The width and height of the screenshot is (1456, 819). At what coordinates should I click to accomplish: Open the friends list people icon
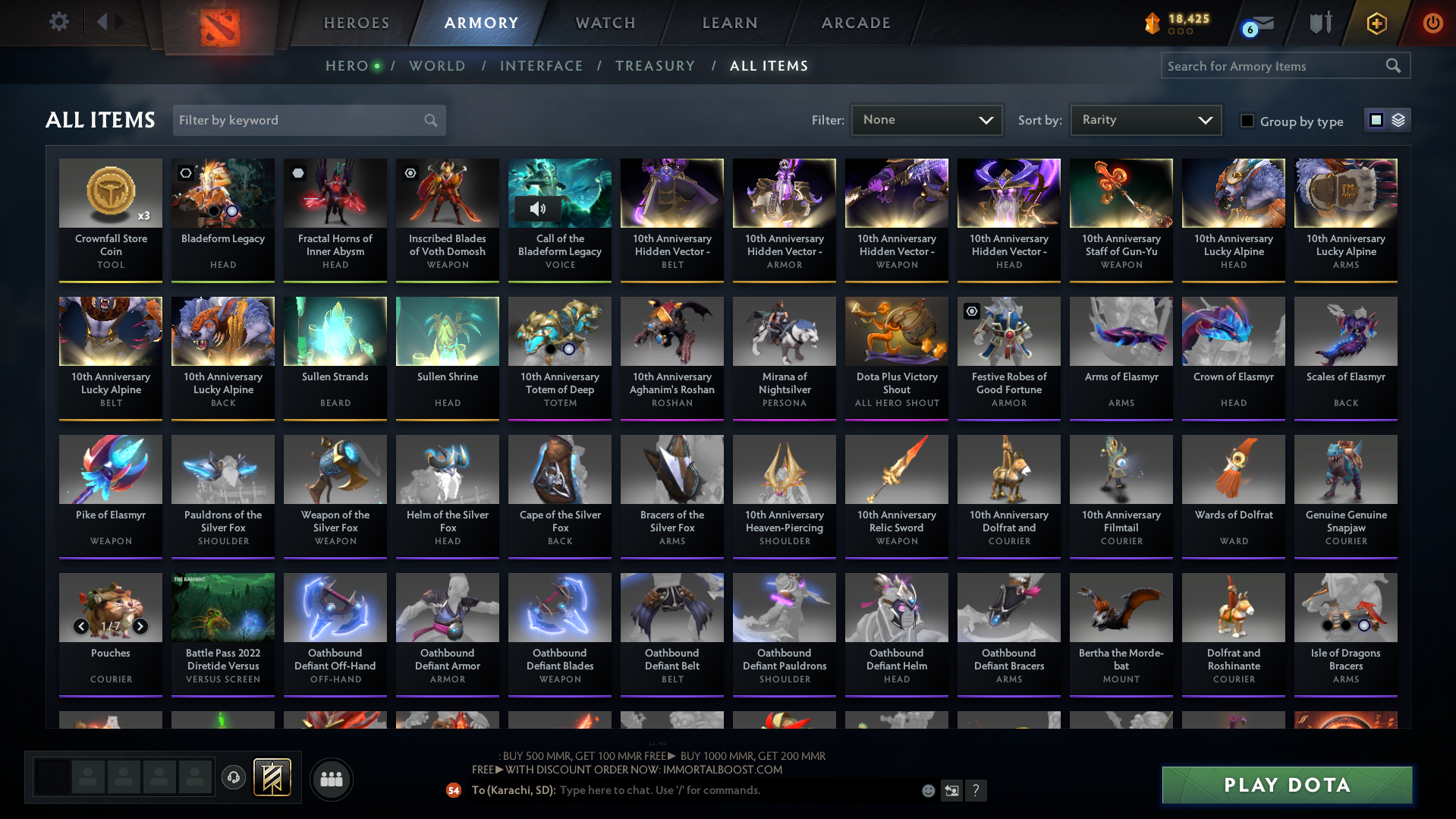[330, 779]
